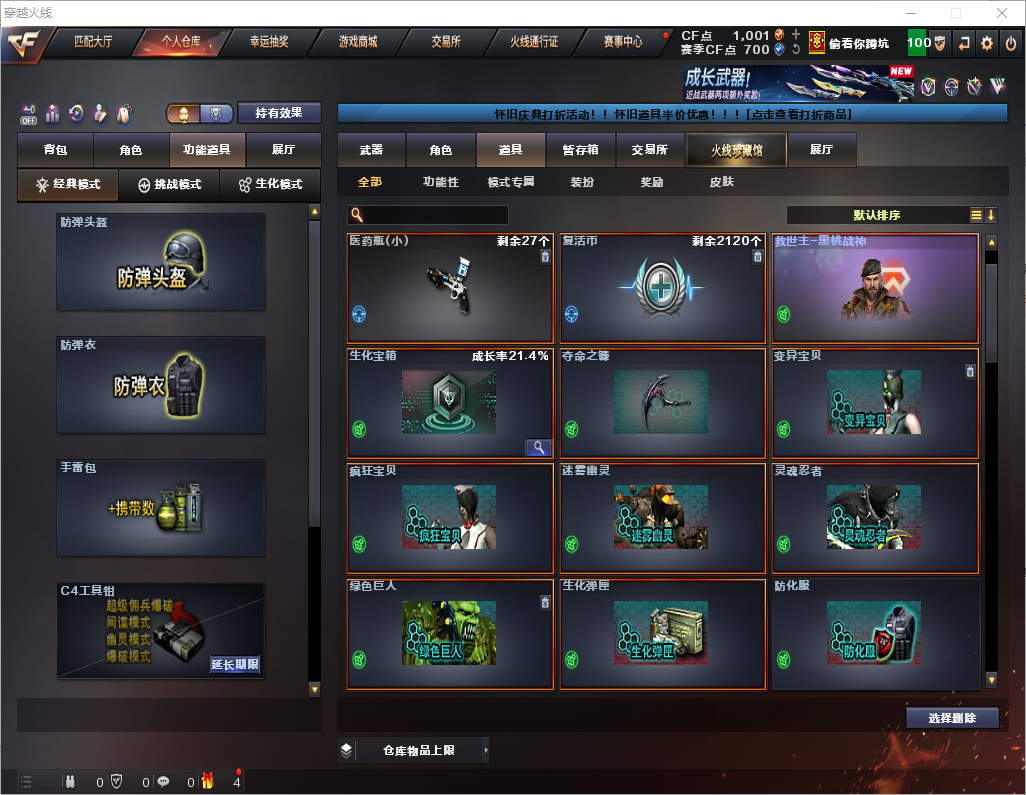Switch to the 交易所 top menu tab
Screen dimensions: 1026x795
point(446,42)
